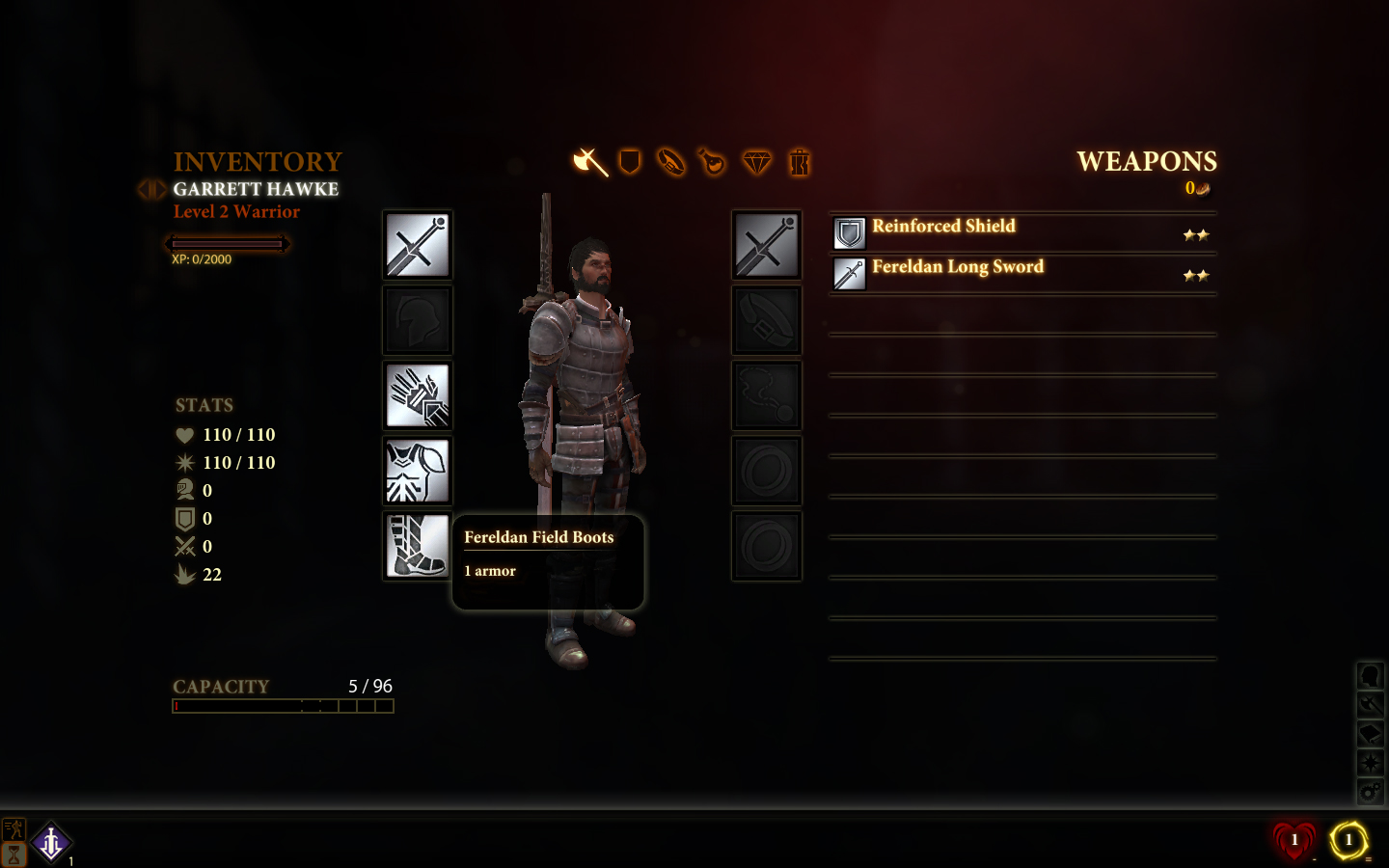This screenshot has height=868, width=1389.
Task: Activate the purple sword ability icon
Action: tap(51, 843)
